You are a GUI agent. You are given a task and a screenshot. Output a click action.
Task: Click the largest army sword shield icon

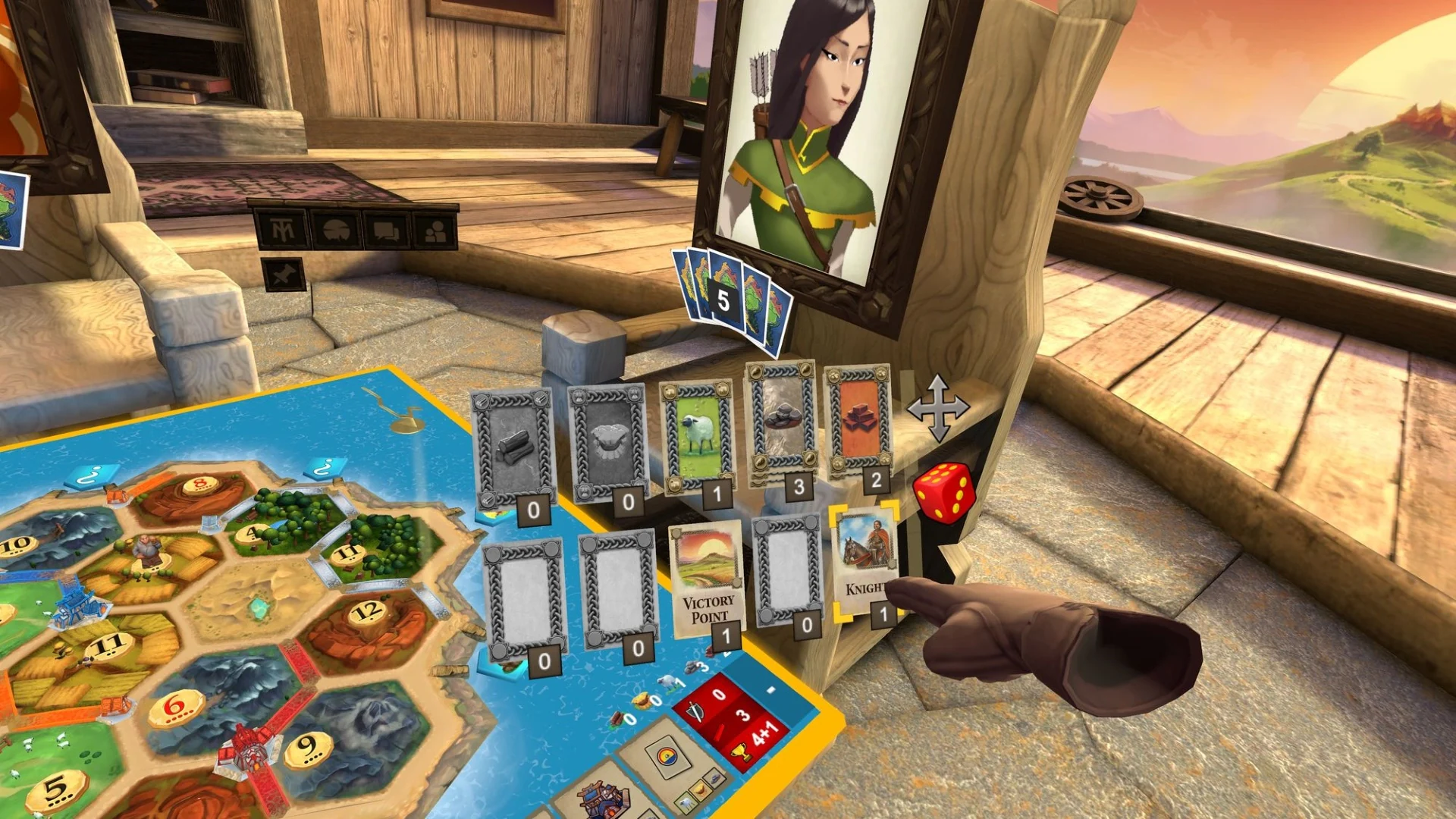tap(695, 712)
